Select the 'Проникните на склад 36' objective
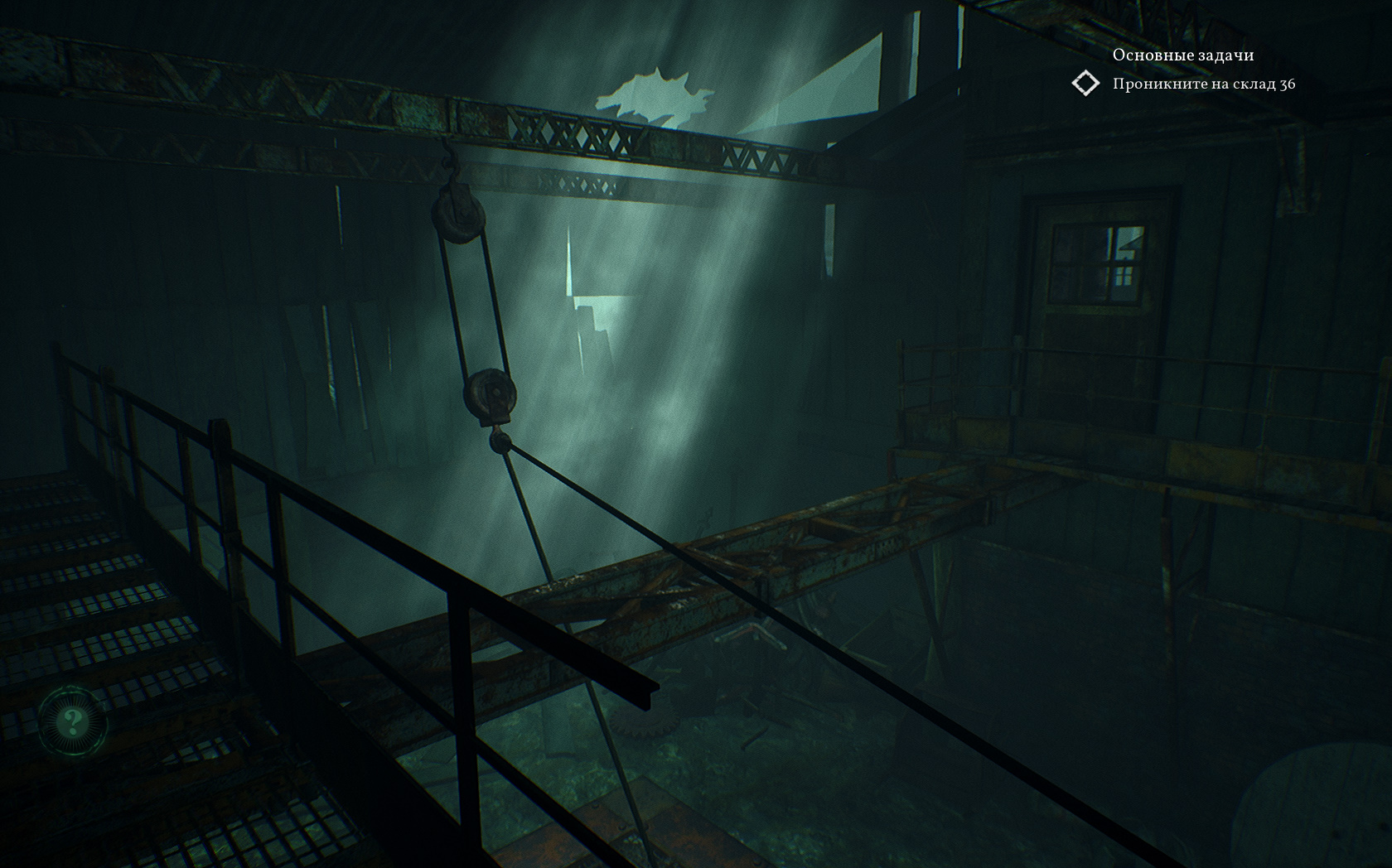Screen dimensions: 1392x868 (x=1203, y=84)
